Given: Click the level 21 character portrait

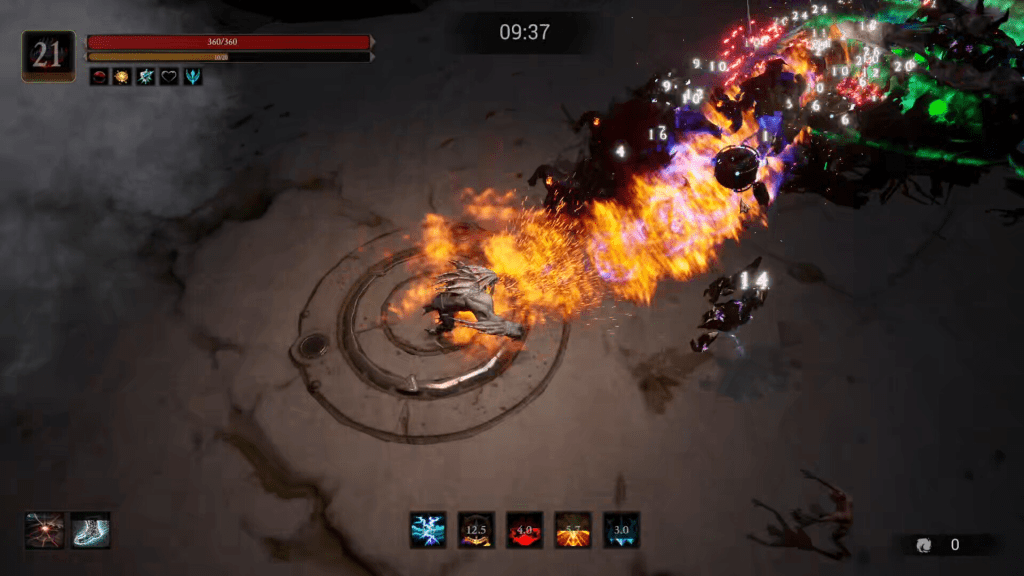Looking at the screenshot, I should pyautogui.click(x=48, y=56).
